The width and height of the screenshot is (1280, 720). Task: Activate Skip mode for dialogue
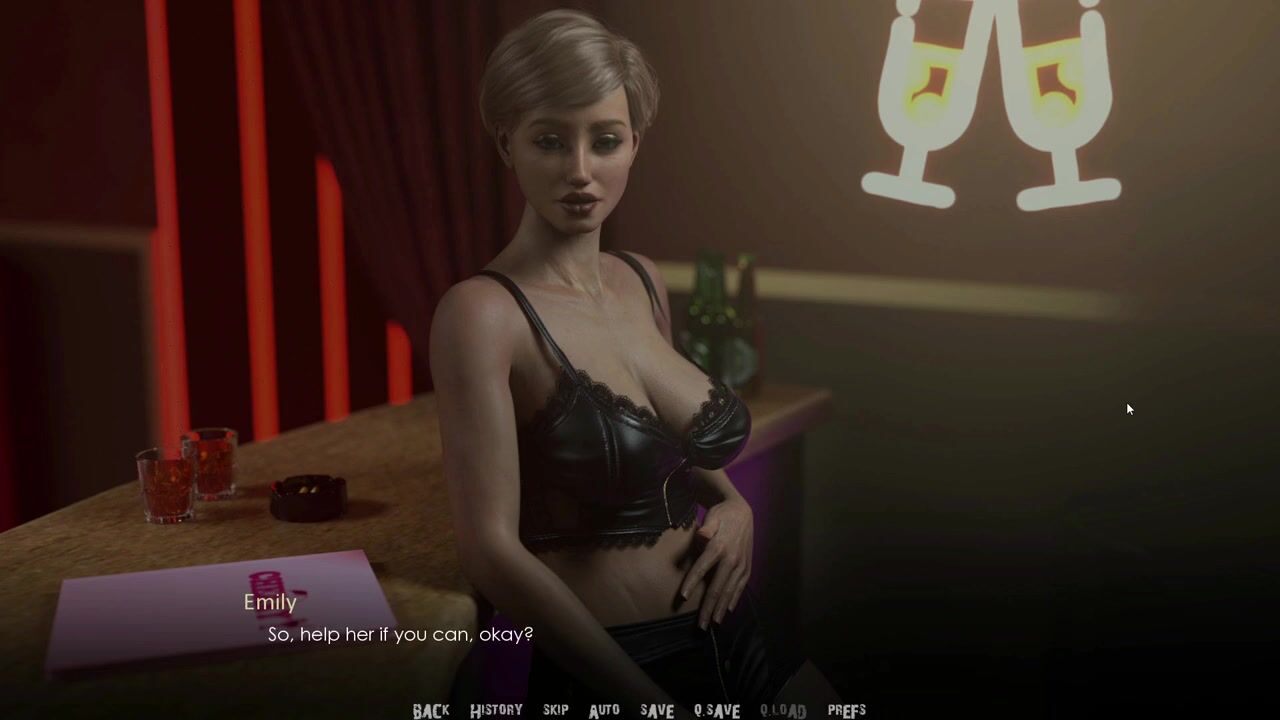pyautogui.click(x=556, y=710)
